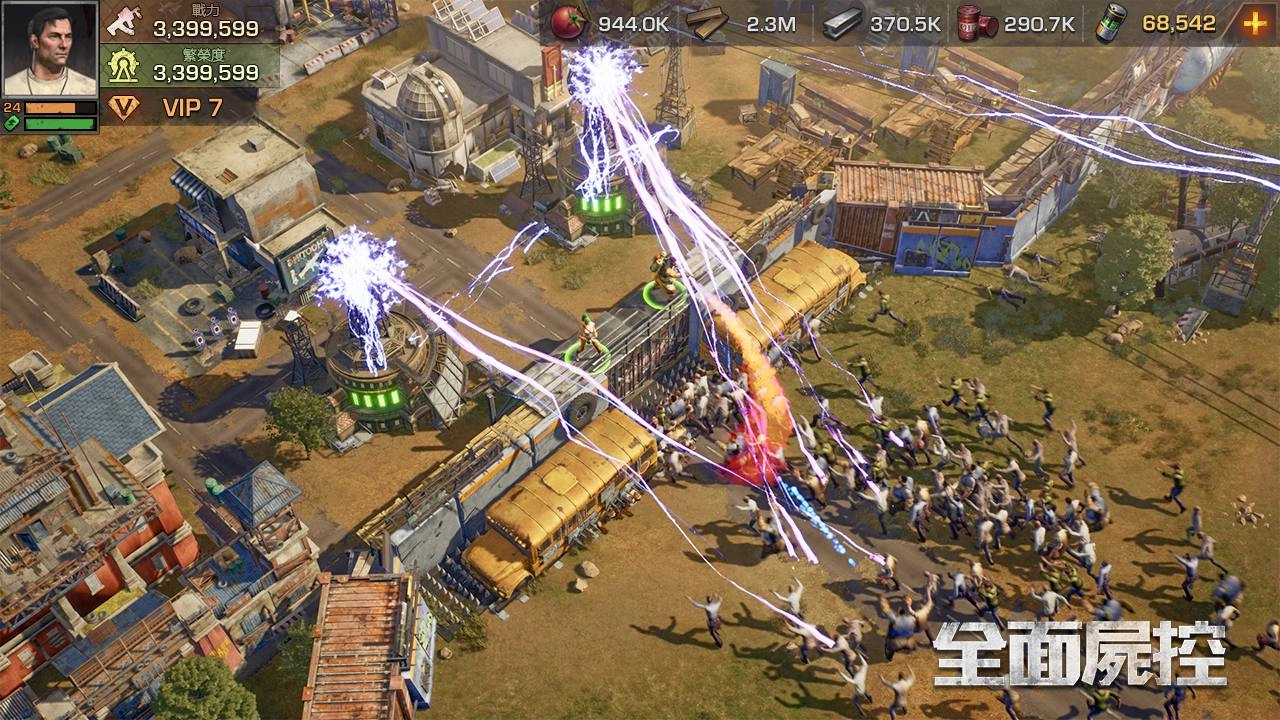Screen dimensions: 1280x720
Task: Tap the orange plus button
Action: 1254,23
